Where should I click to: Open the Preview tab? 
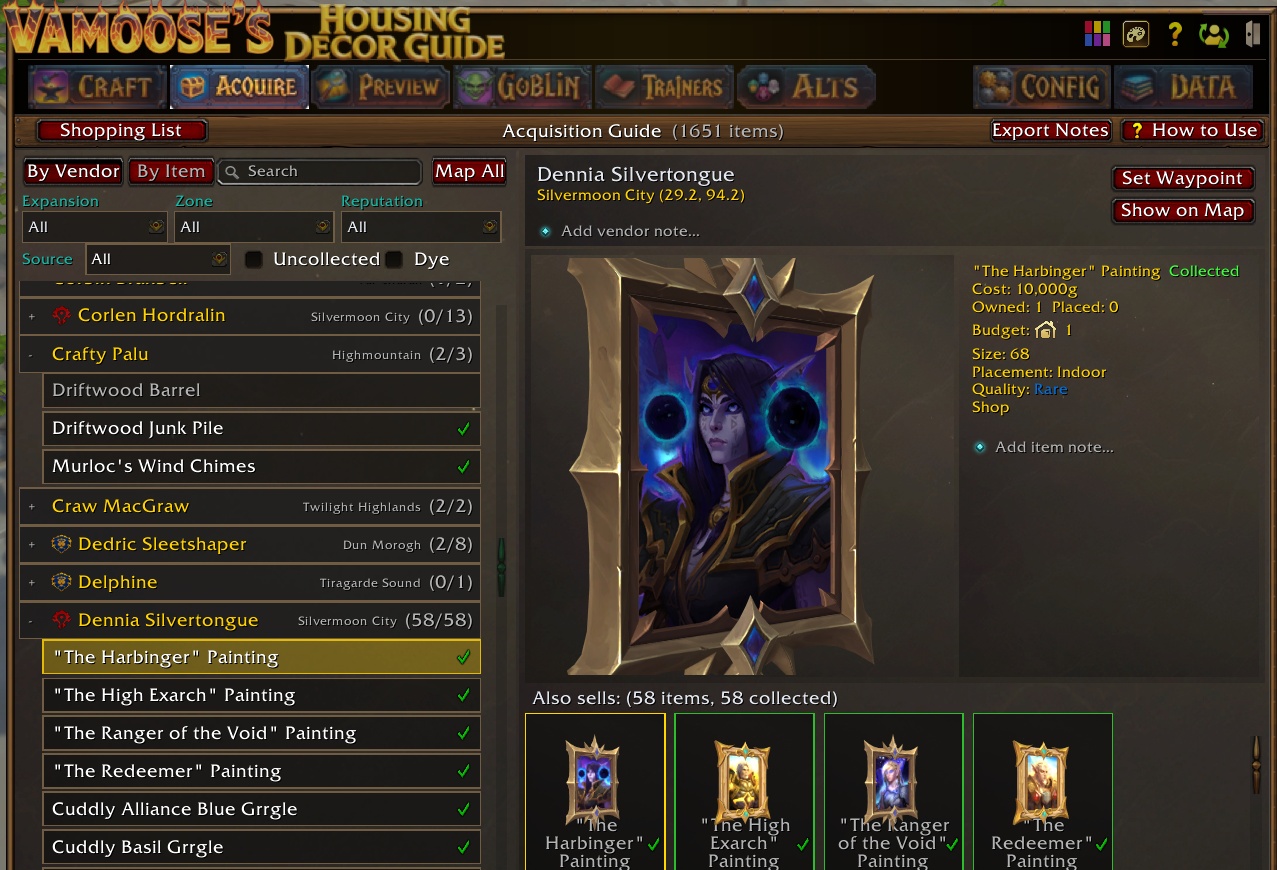[380, 87]
